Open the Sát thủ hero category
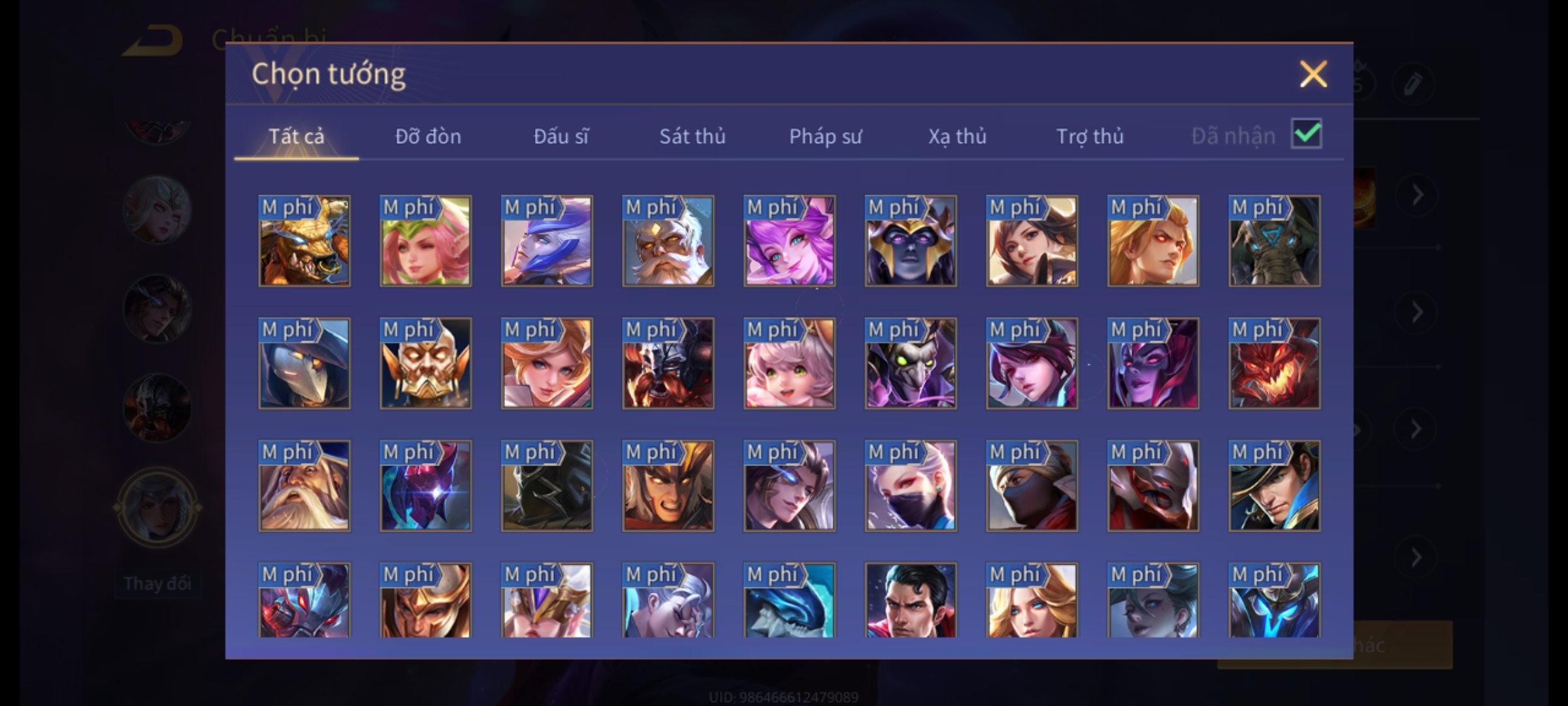The height and width of the screenshot is (706, 1568). (x=692, y=136)
